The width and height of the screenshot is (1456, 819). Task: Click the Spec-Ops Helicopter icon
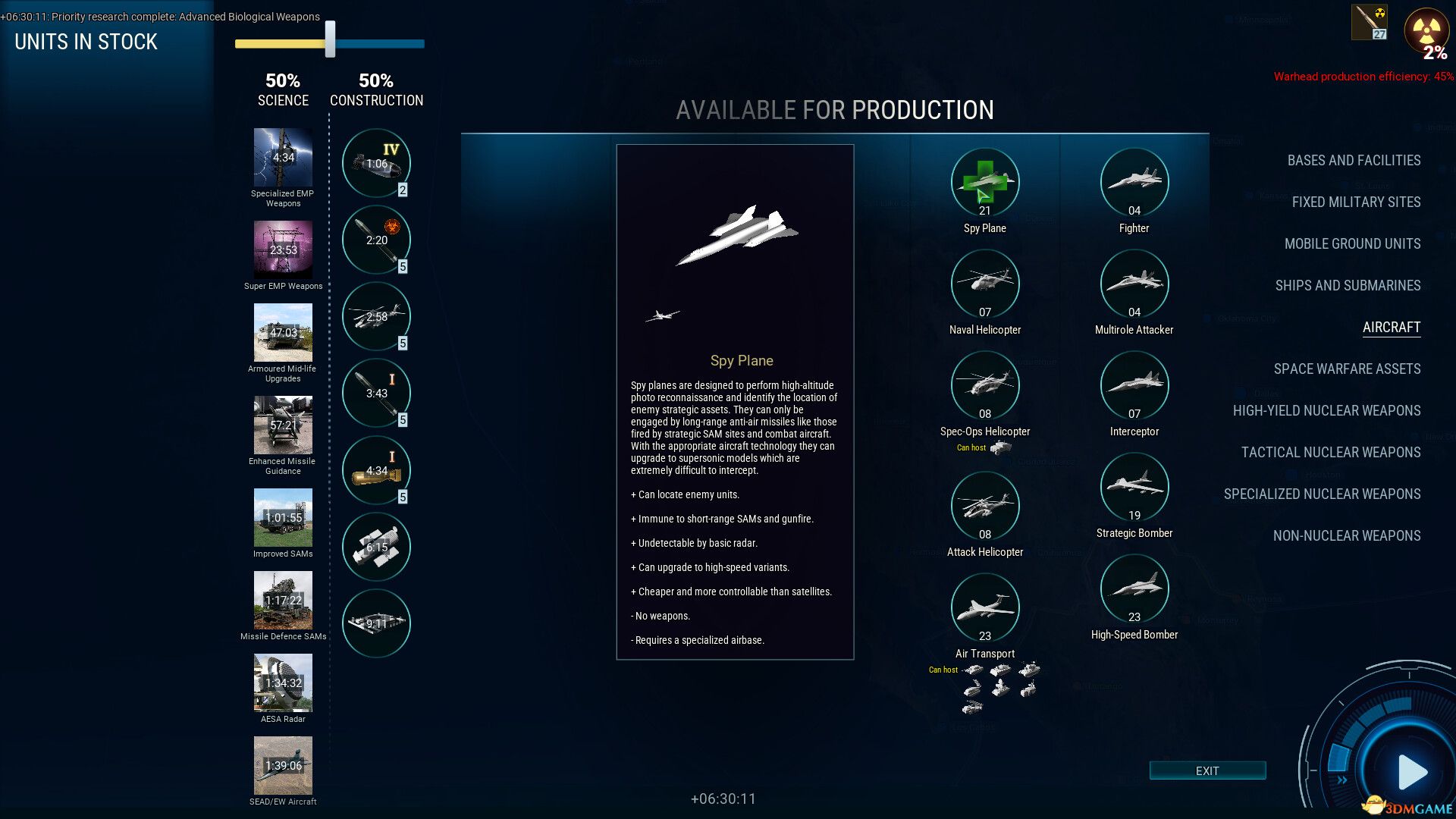[x=984, y=385]
